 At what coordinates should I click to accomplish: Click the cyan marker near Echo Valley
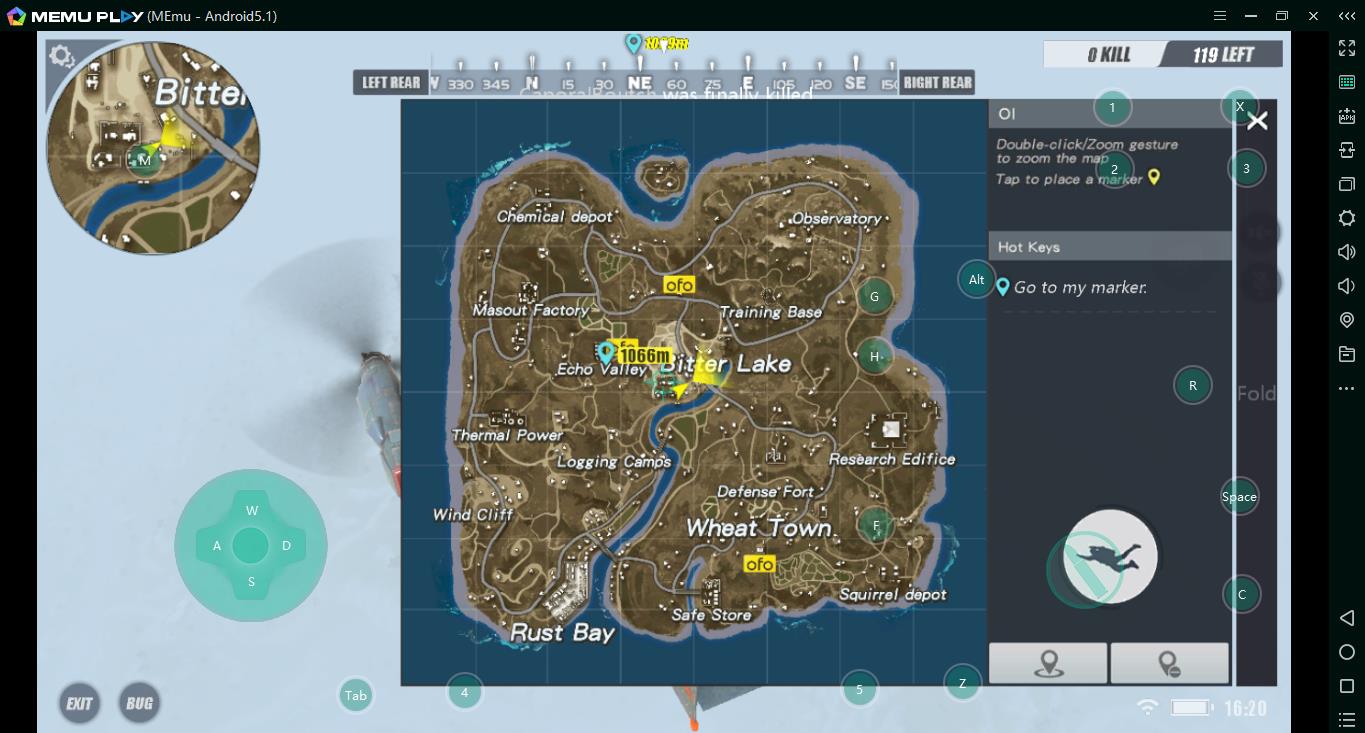[x=605, y=351]
